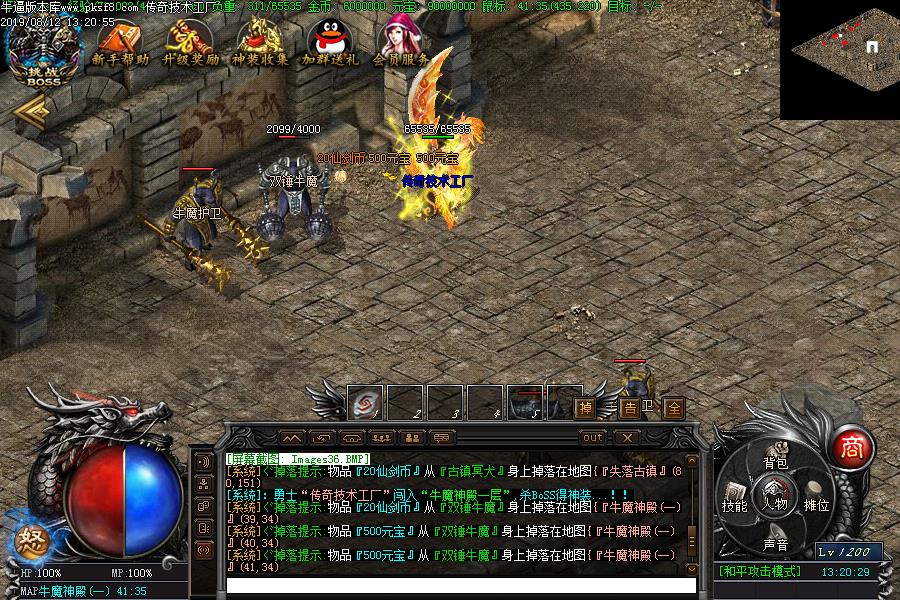The image size is (900, 600).
Task: Open the 背包 backpack
Action: (775, 461)
